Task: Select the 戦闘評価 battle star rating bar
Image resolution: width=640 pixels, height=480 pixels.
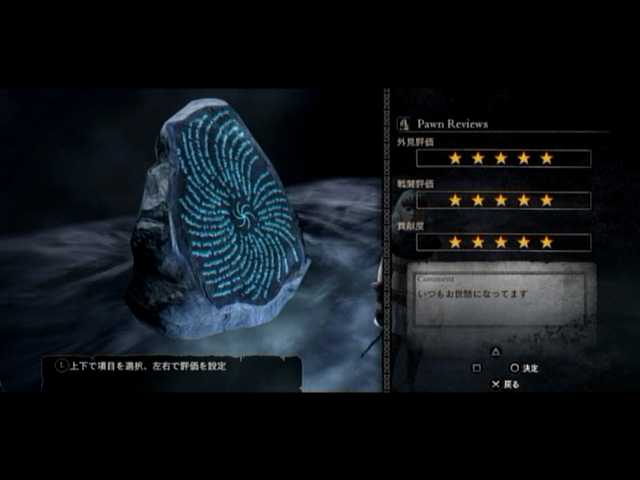Action: [503, 200]
